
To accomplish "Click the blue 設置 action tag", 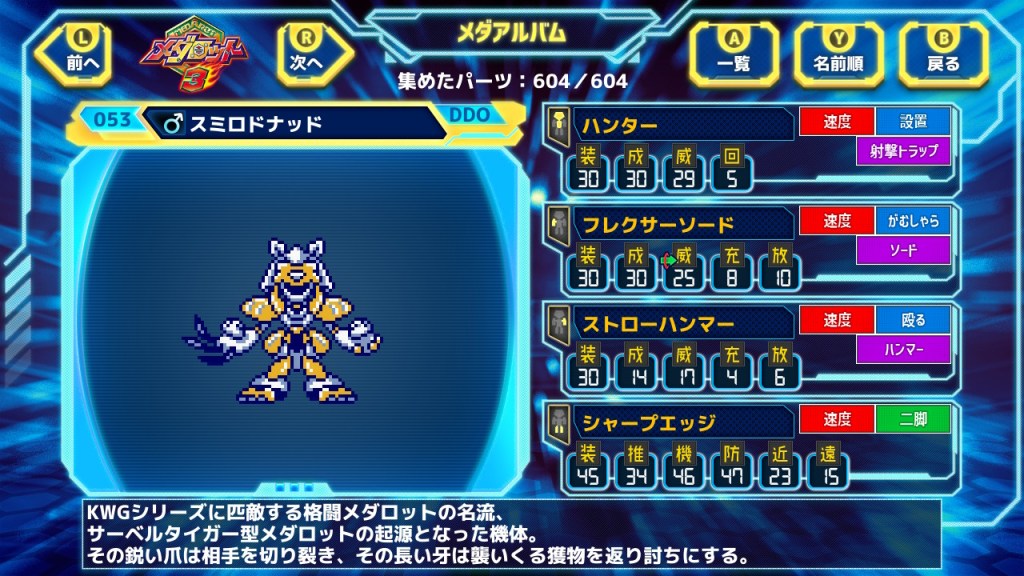I will coord(913,123).
